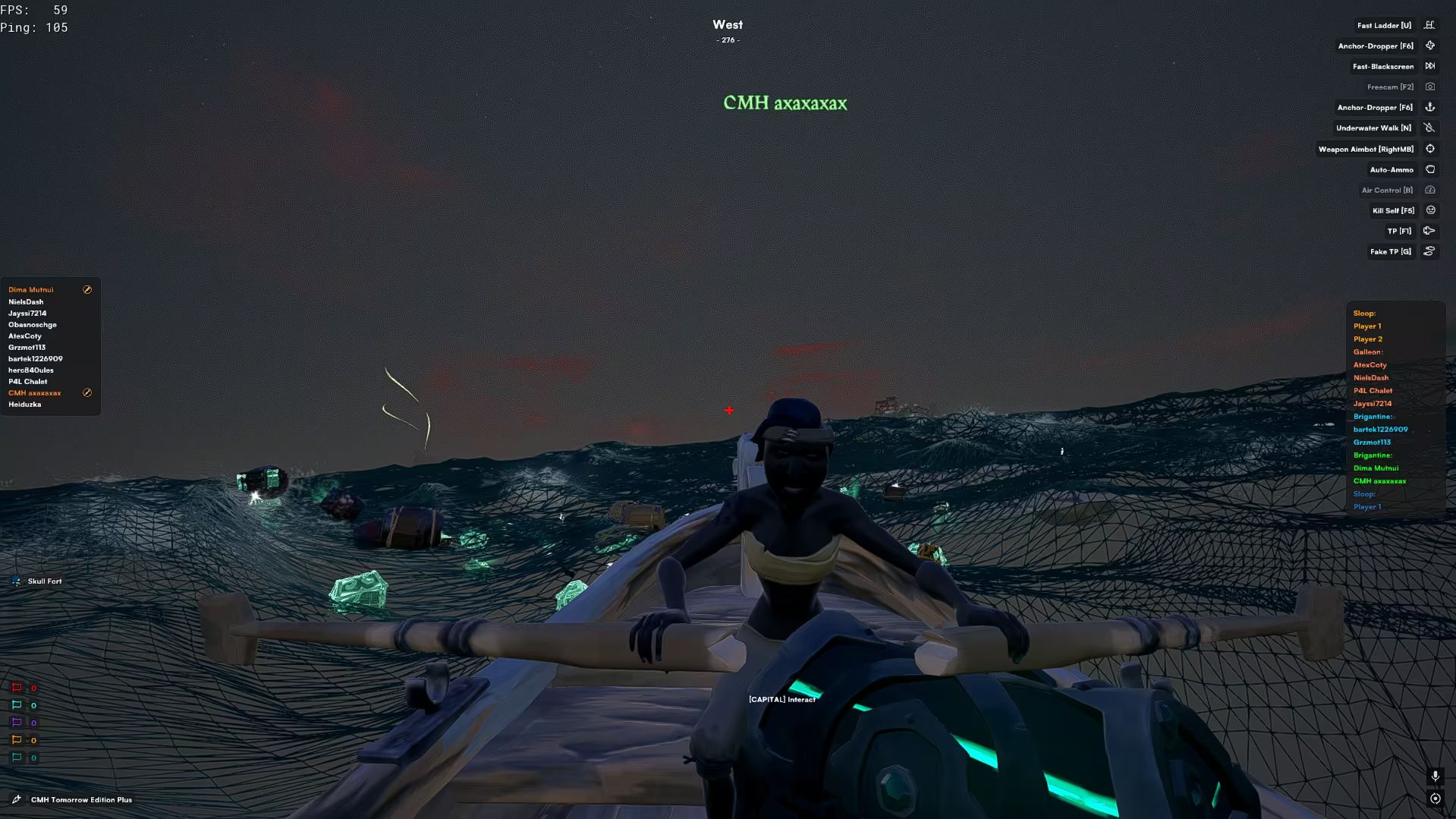Enable the Fast-Blackscreen option
Image resolution: width=1456 pixels, height=819 pixels.
tap(1382, 67)
